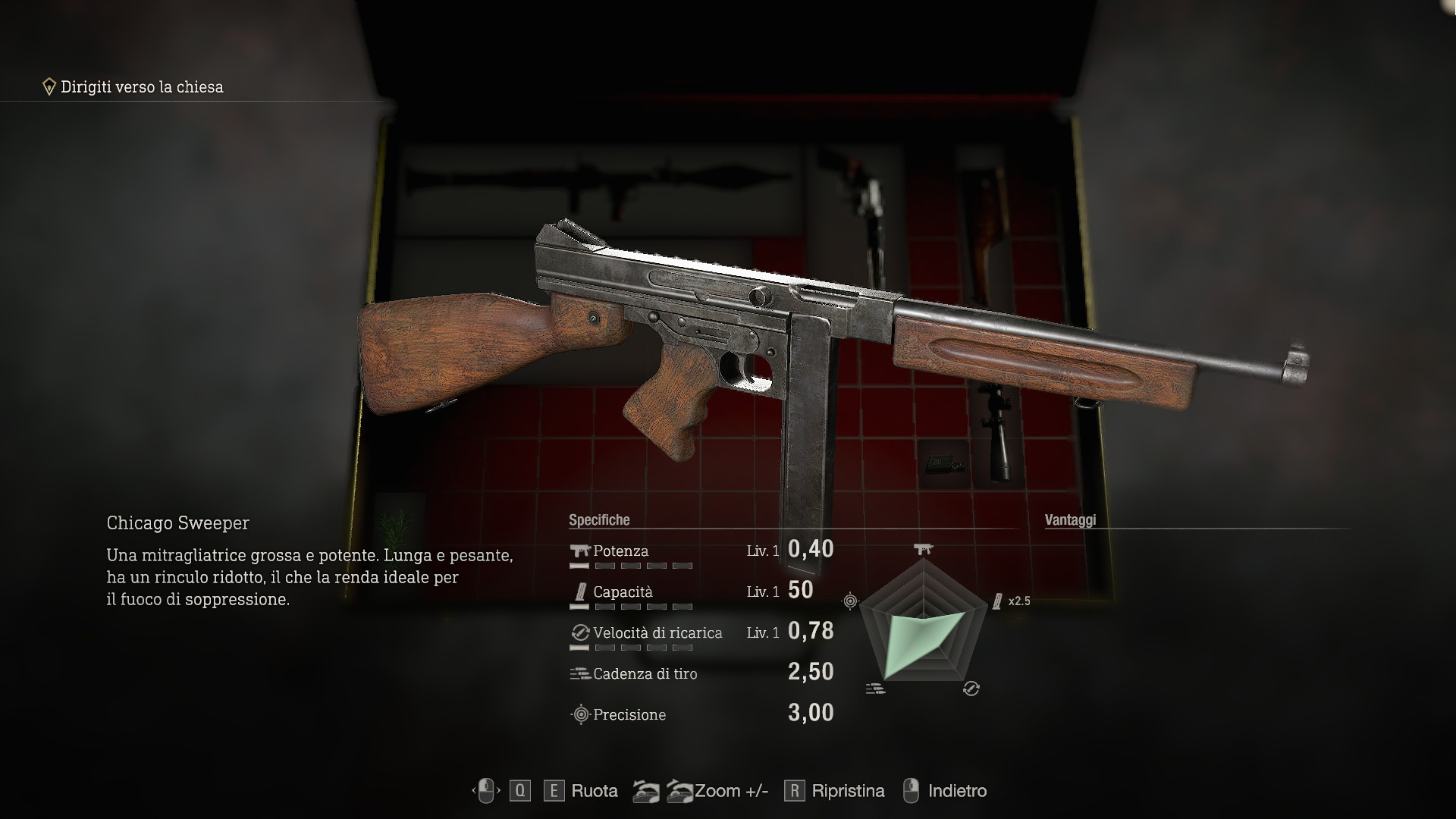Select the Velocità di ricarica reload icon
Viewport: 1456px width, 819px height.
pos(579,632)
